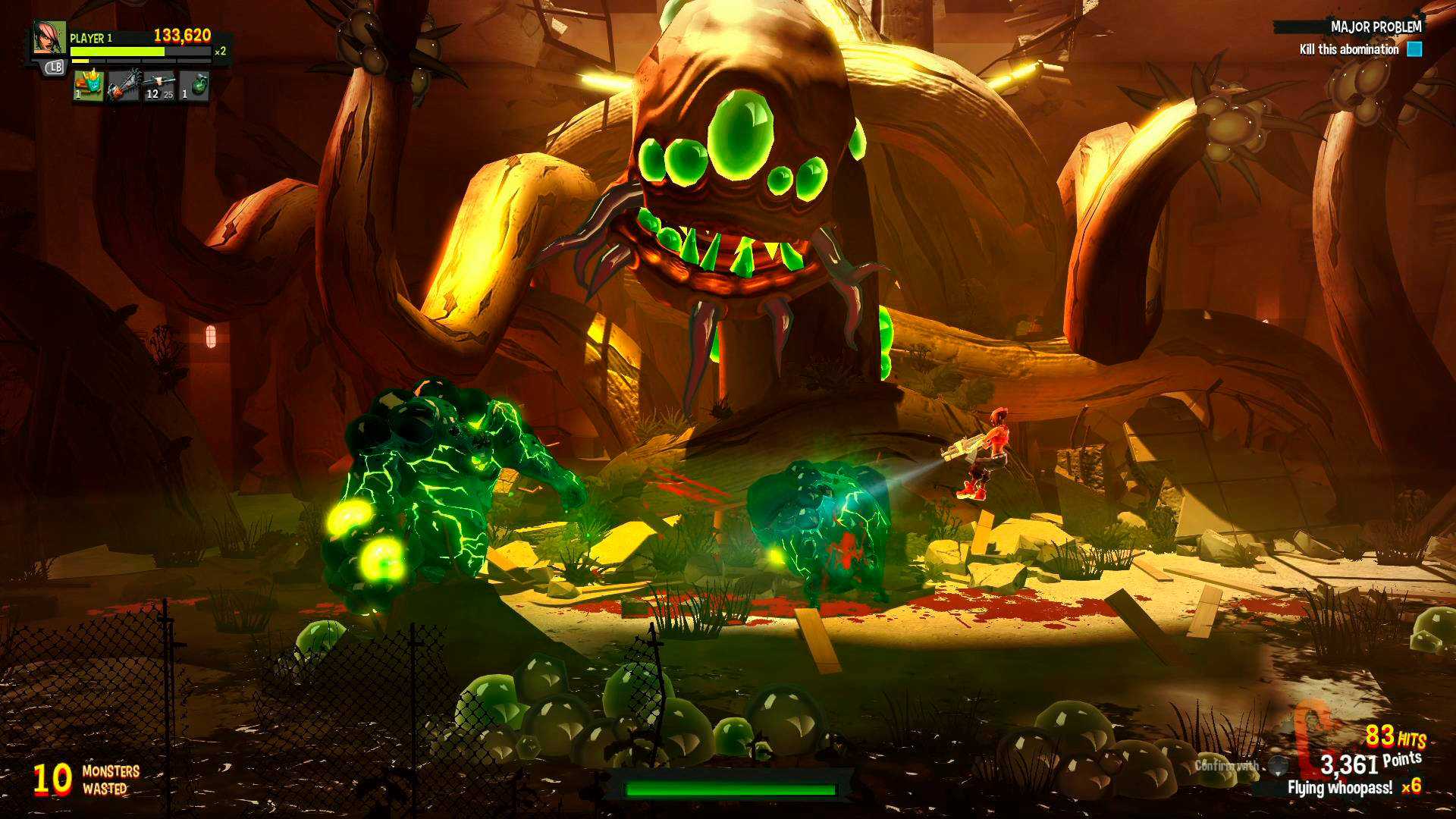Click the gamepad button in the Confirm prompt

point(1277,764)
